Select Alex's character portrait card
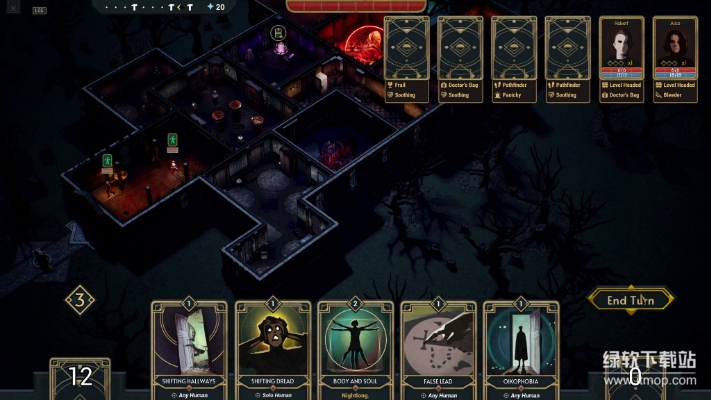 [x=675, y=48]
